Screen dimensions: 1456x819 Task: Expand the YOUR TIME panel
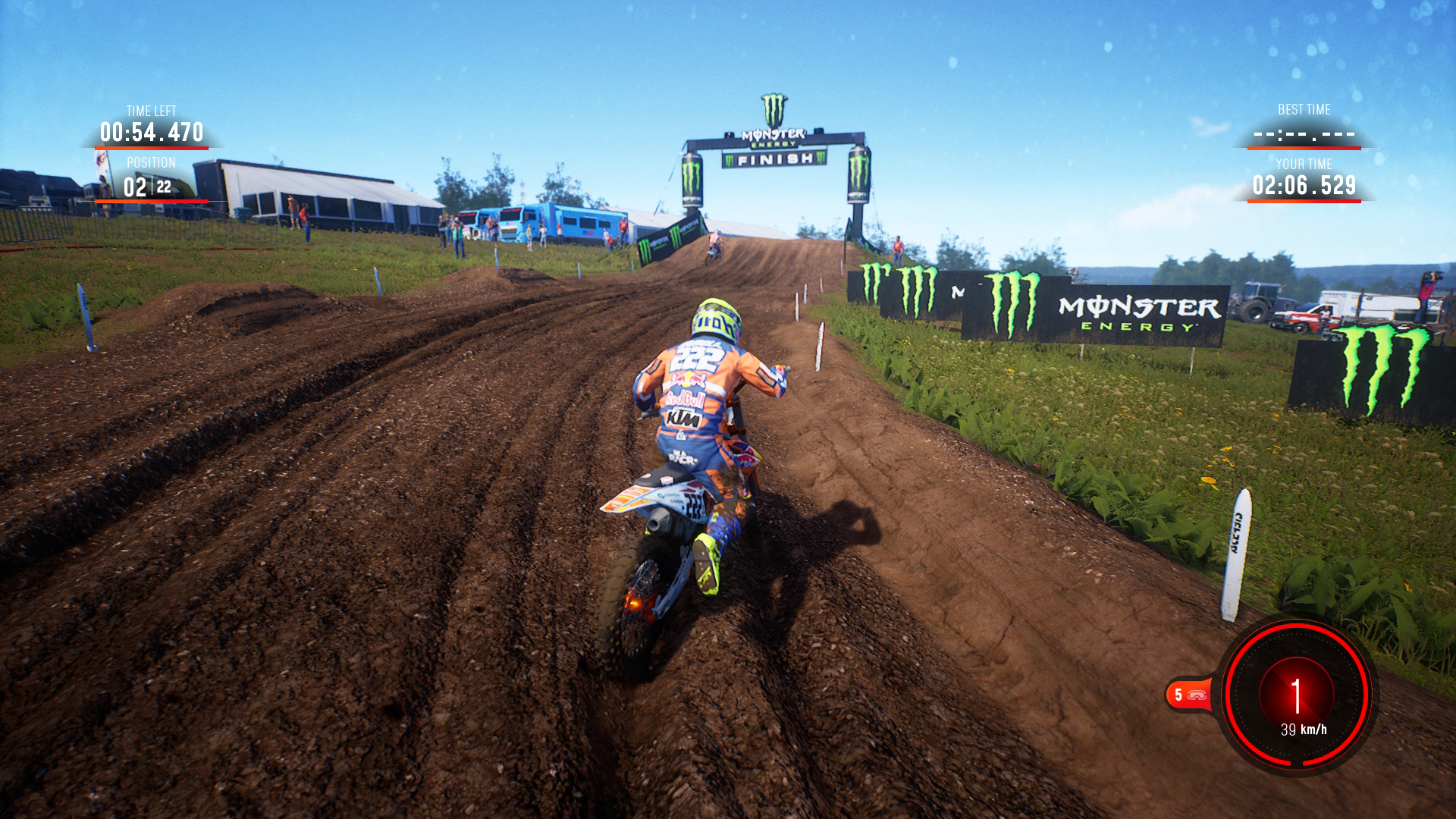click(1303, 174)
